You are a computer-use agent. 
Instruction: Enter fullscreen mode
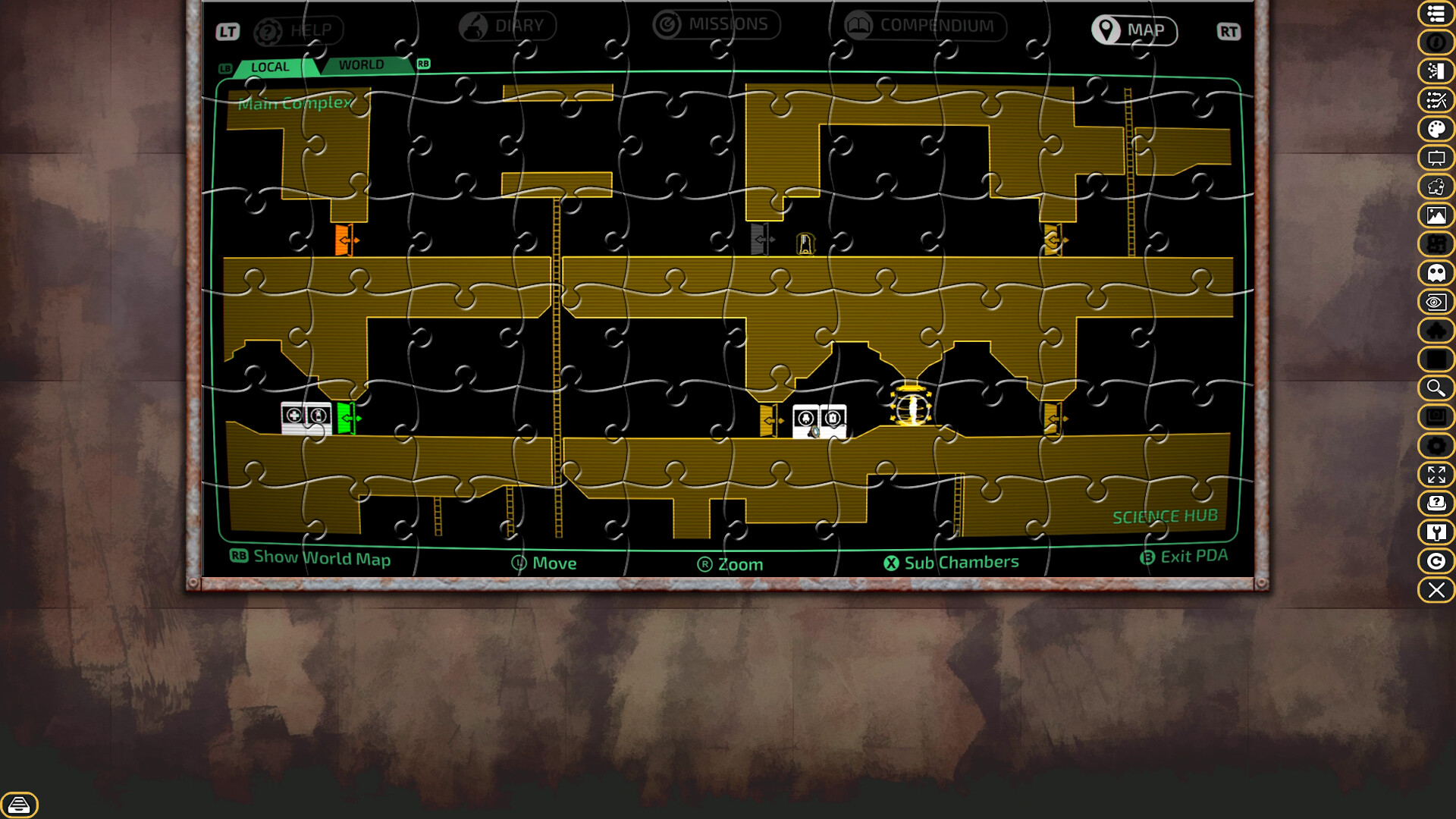(1436, 475)
